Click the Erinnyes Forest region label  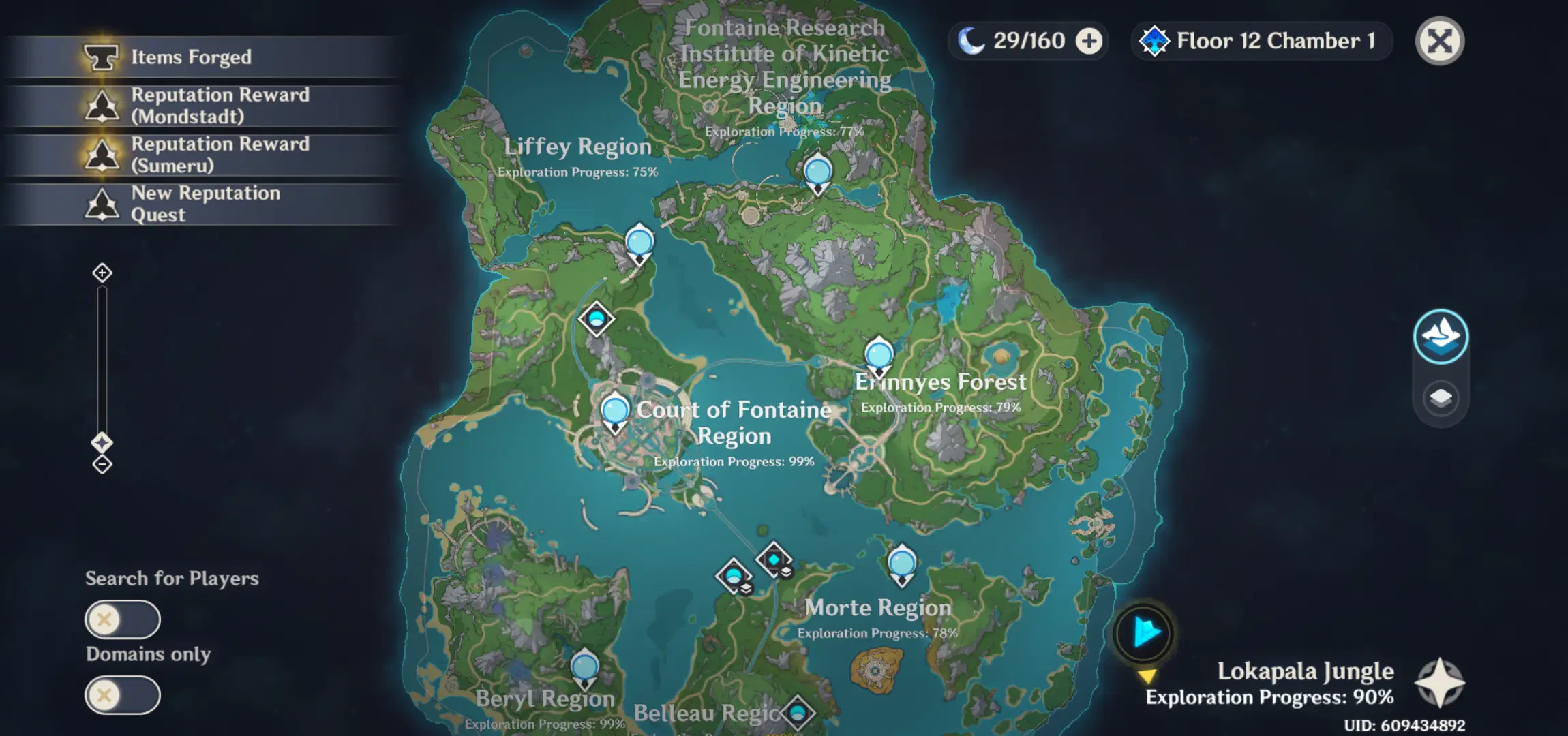941,382
